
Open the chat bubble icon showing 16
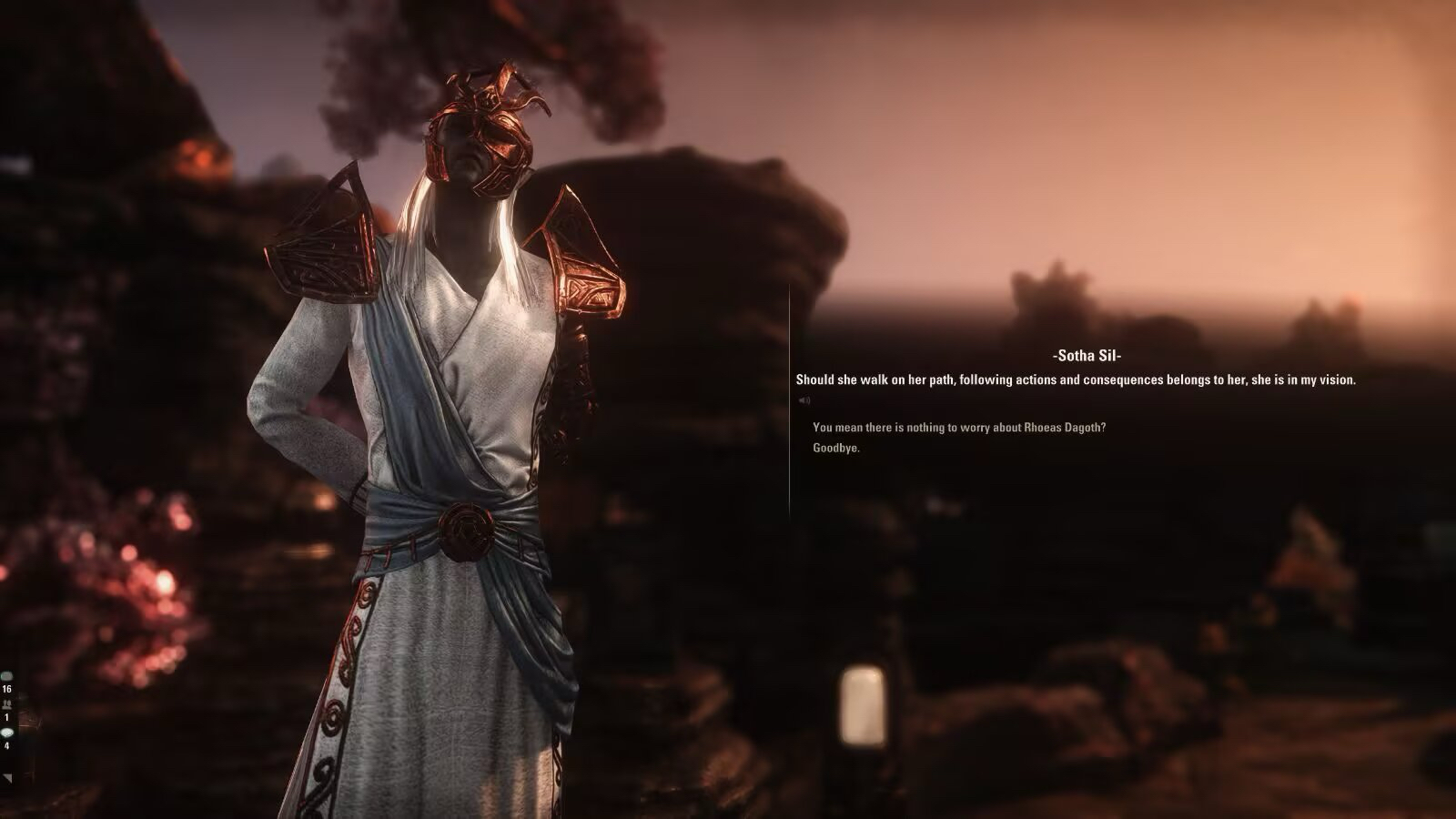(7, 677)
